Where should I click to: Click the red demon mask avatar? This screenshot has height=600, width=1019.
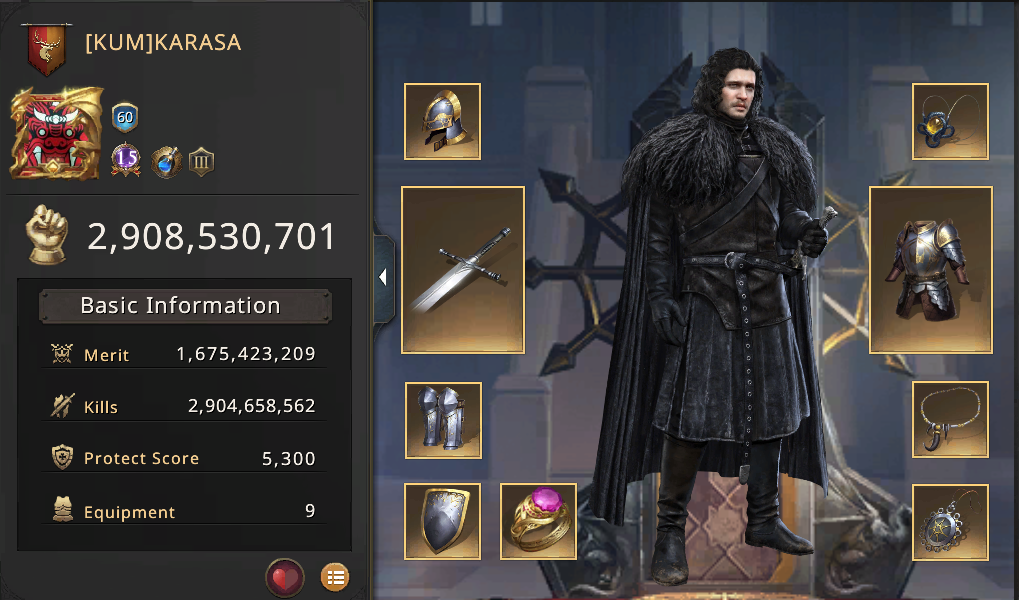(x=57, y=134)
